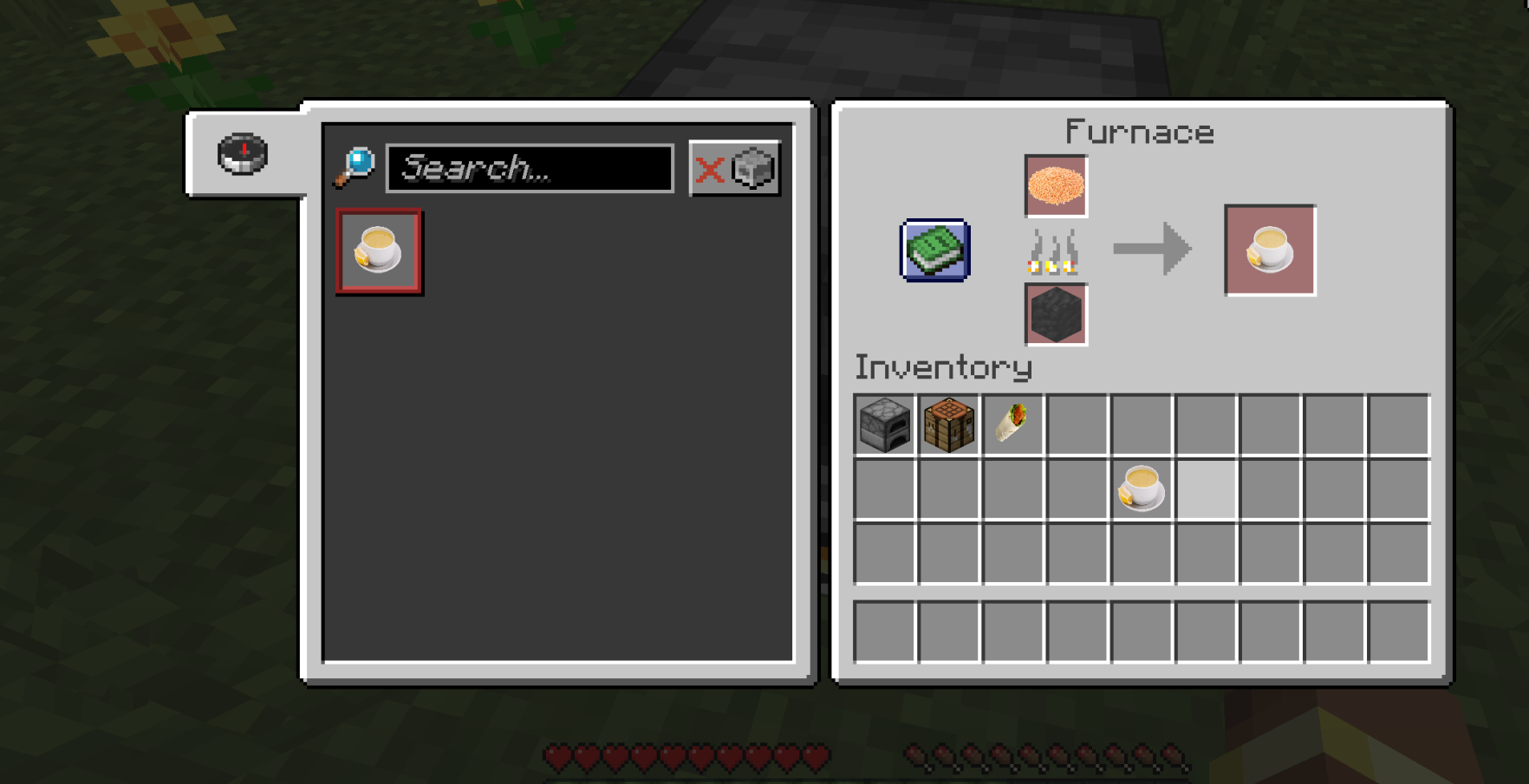
Task: Click an empty slot in the bottom hotbar row
Action: pos(883,634)
